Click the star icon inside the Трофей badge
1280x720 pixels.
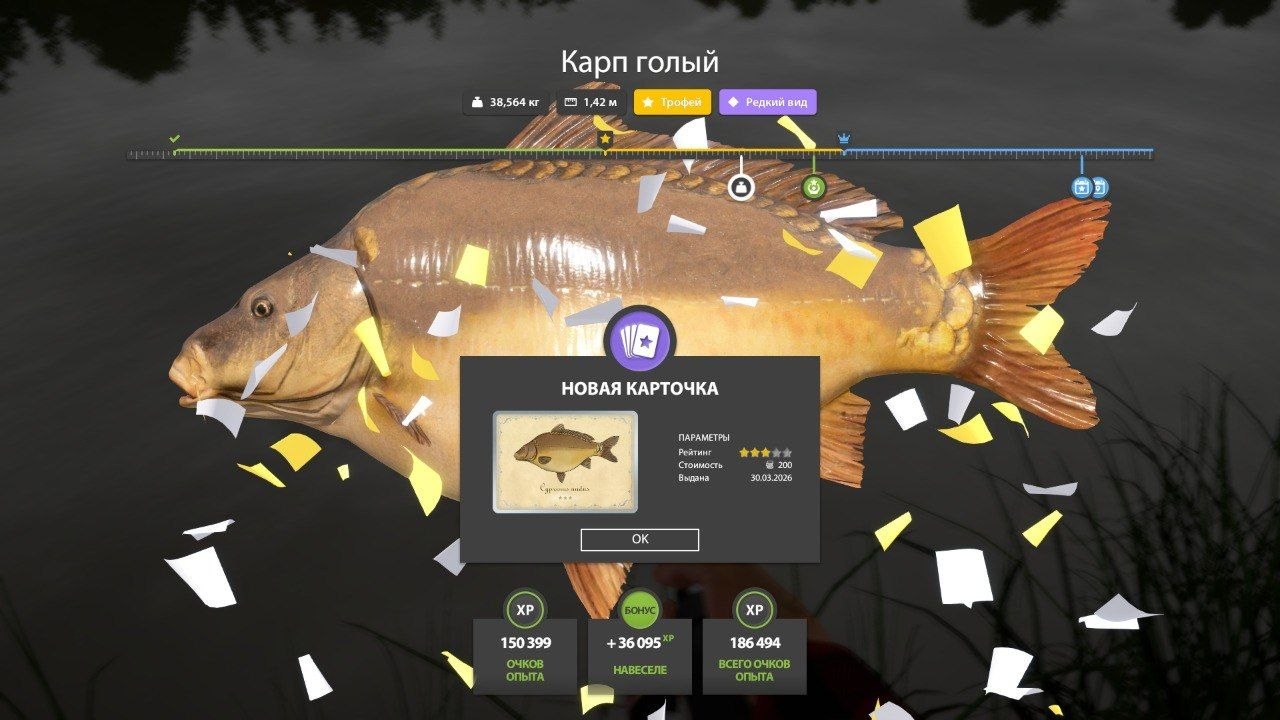point(646,101)
